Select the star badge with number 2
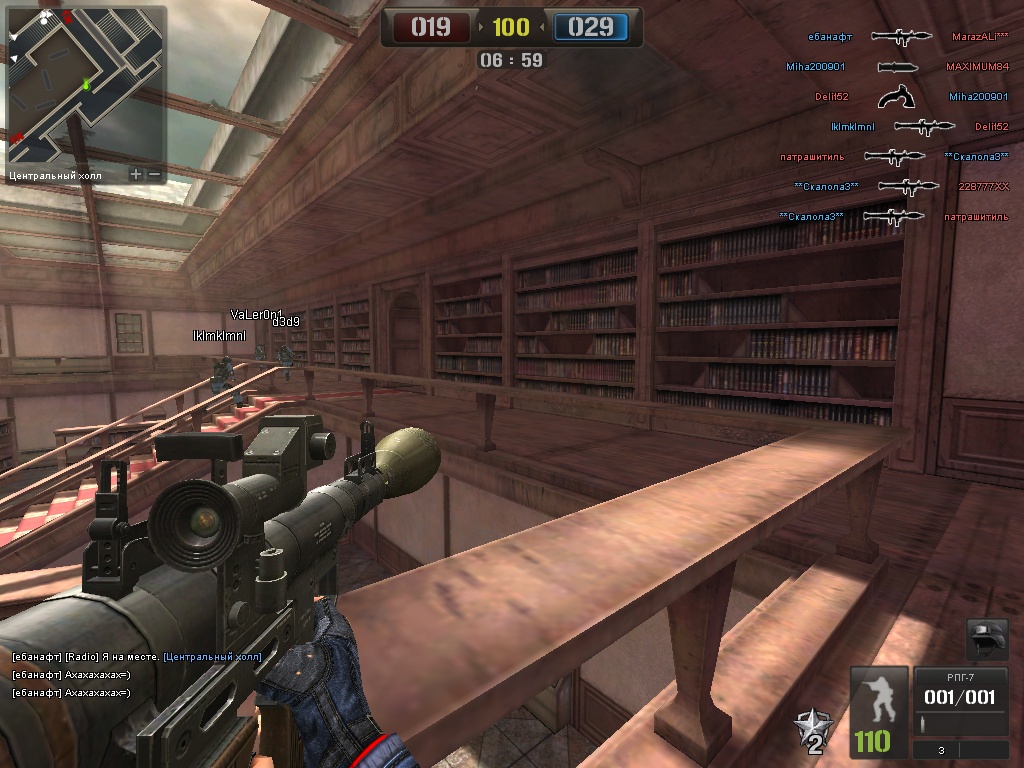 (x=812, y=732)
